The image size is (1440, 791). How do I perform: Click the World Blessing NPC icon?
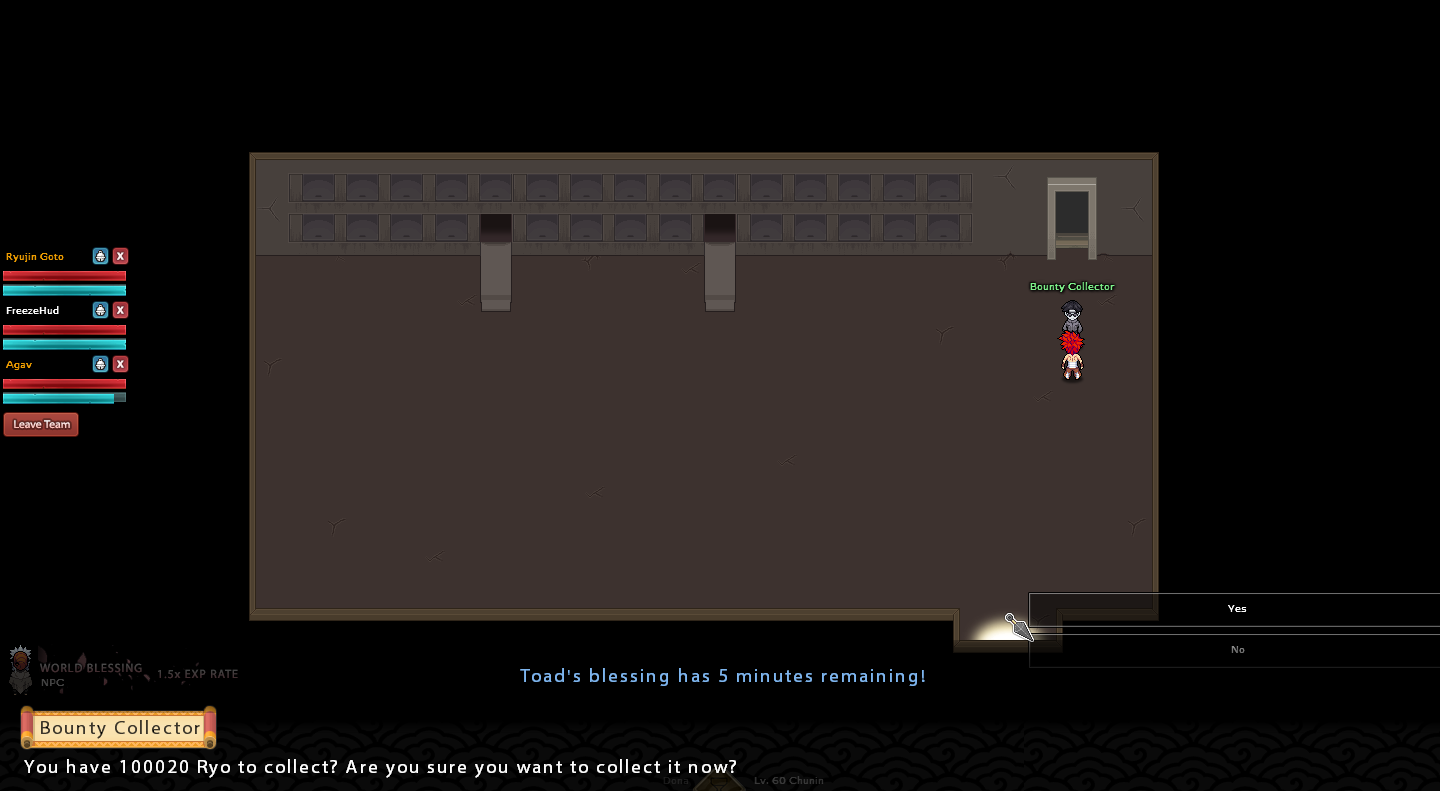click(x=20, y=669)
